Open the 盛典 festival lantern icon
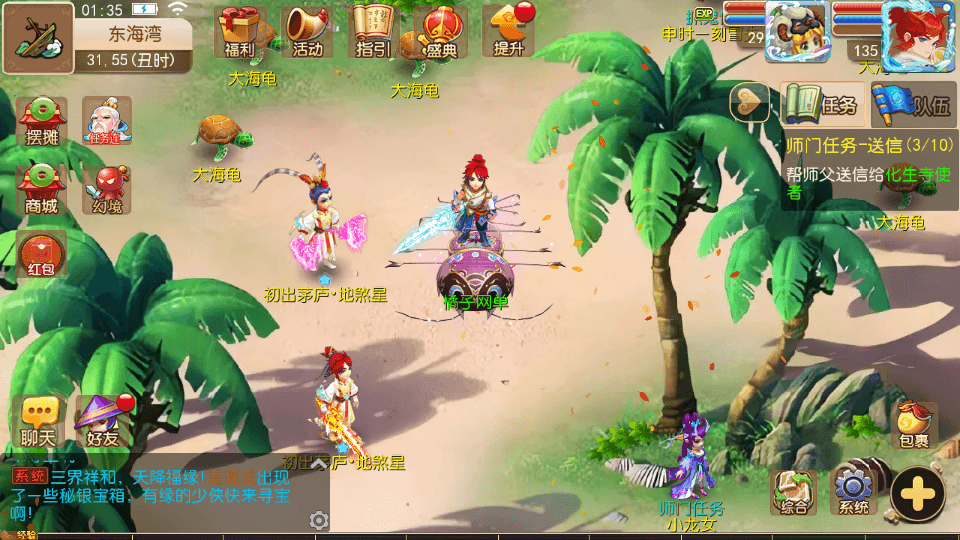960x540 pixels. click(440, 30)
